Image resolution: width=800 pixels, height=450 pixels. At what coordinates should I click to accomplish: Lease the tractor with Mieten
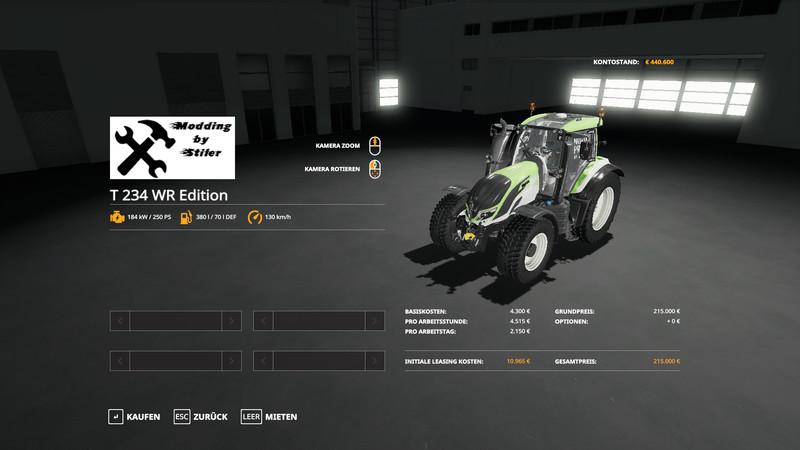point(269,416)
